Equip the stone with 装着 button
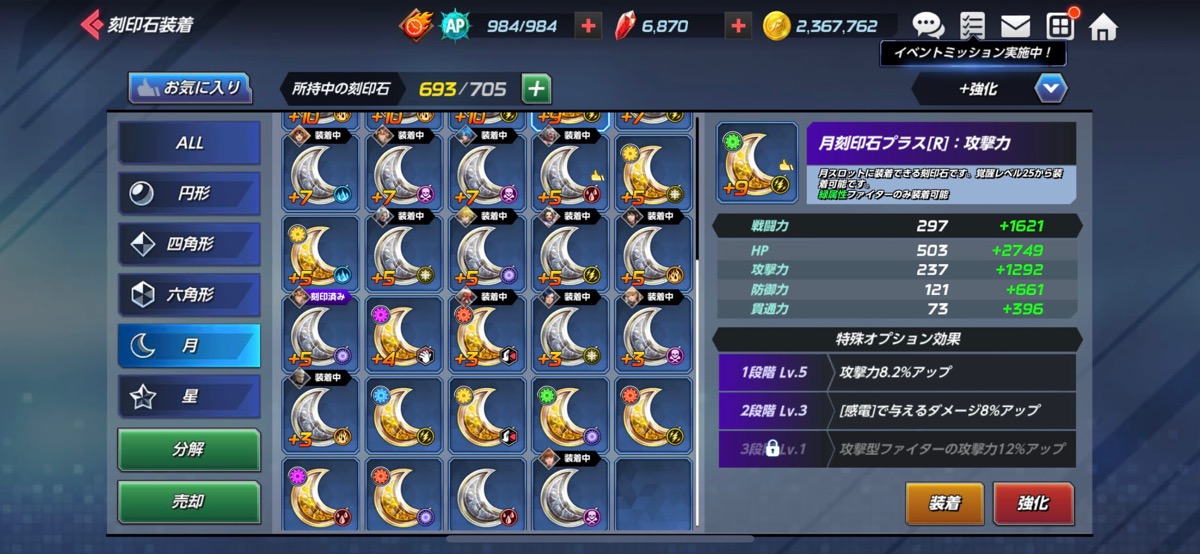Screen dimensions: 1200x554 (944, 503)
